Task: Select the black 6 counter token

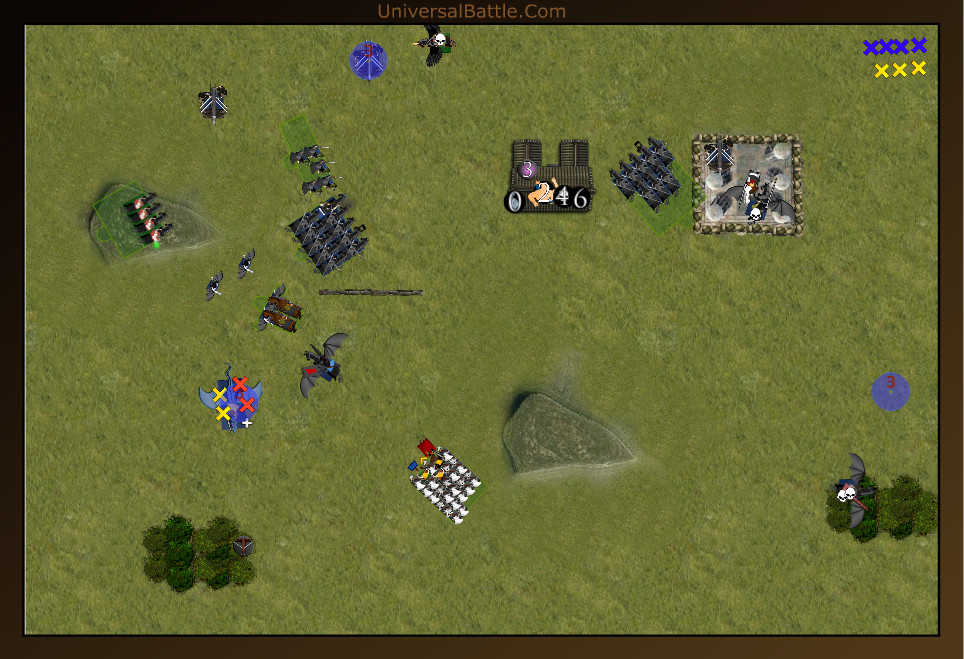Action: click(580, 198)
